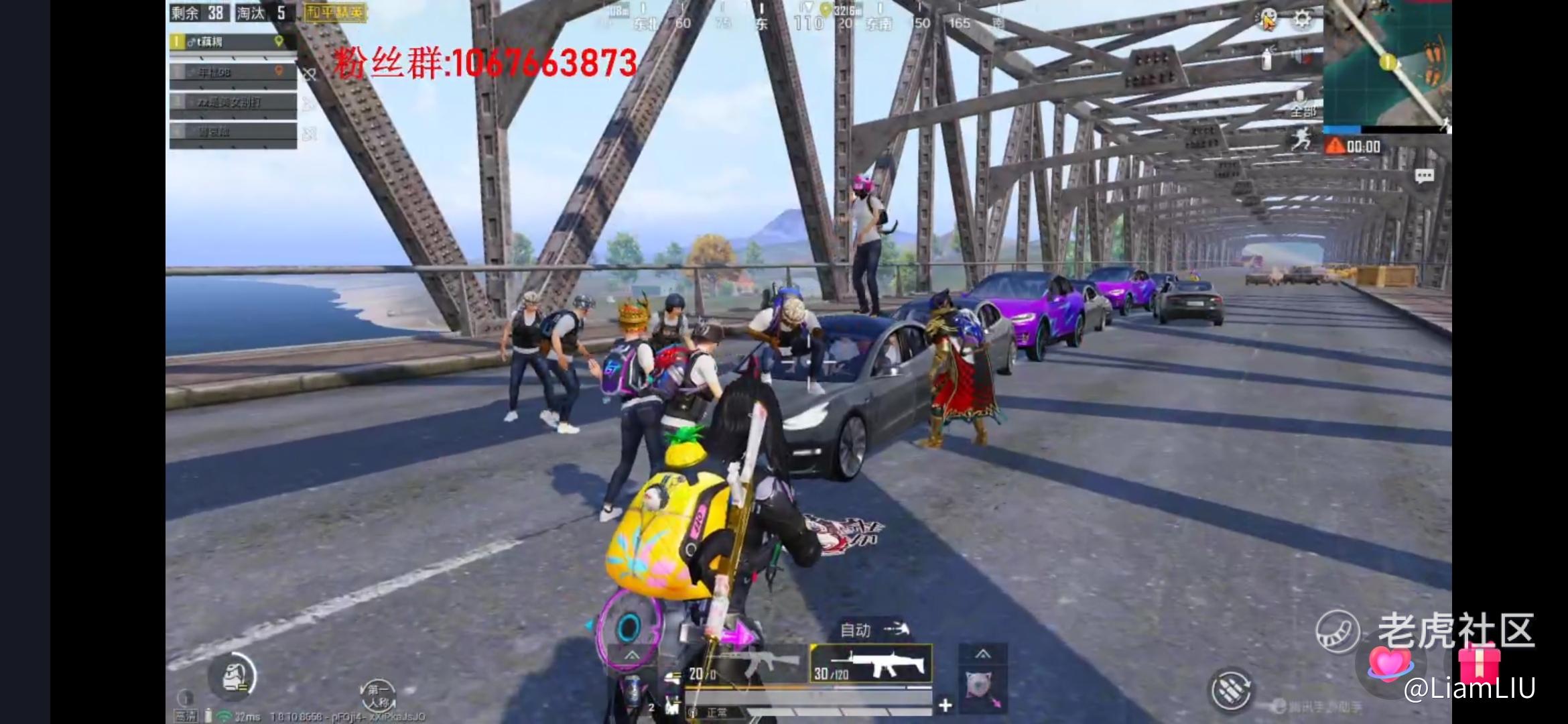This screenshot has width=1568, height=724.
Task: Toggle the speaker volume icon
Action: coord(1301,57)
